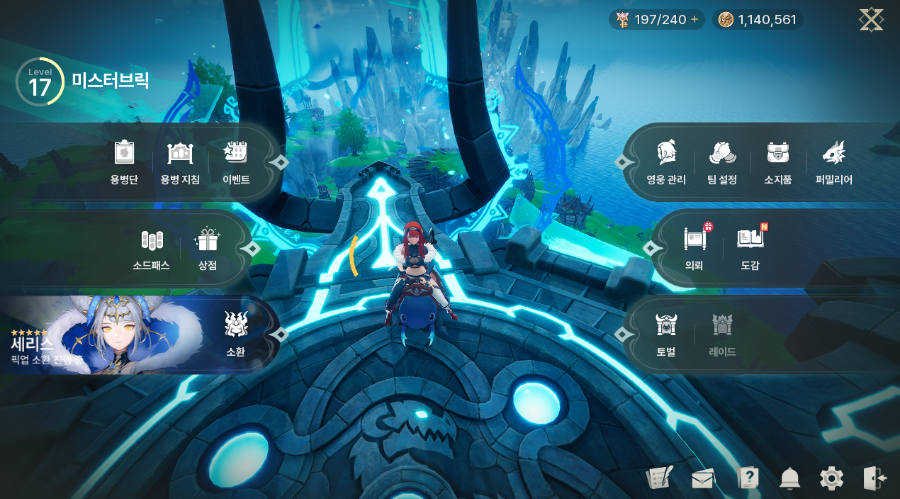The width and height of the screenshot is (900, 499).
Task: Open the 소지품 inventory
Action: (x=777, y=162)
